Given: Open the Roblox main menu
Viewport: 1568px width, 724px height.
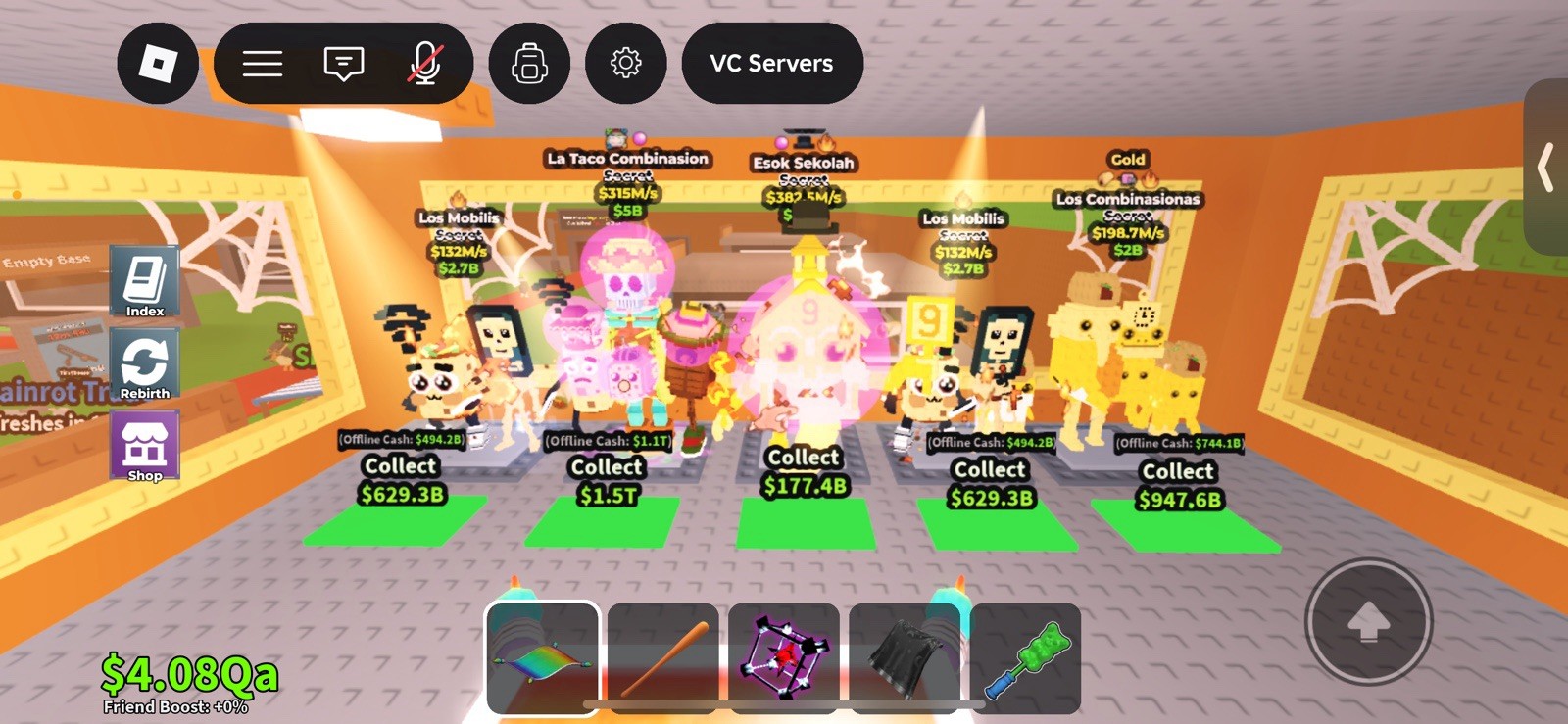Looking at the screenshot, I should [x=261, y=63].
